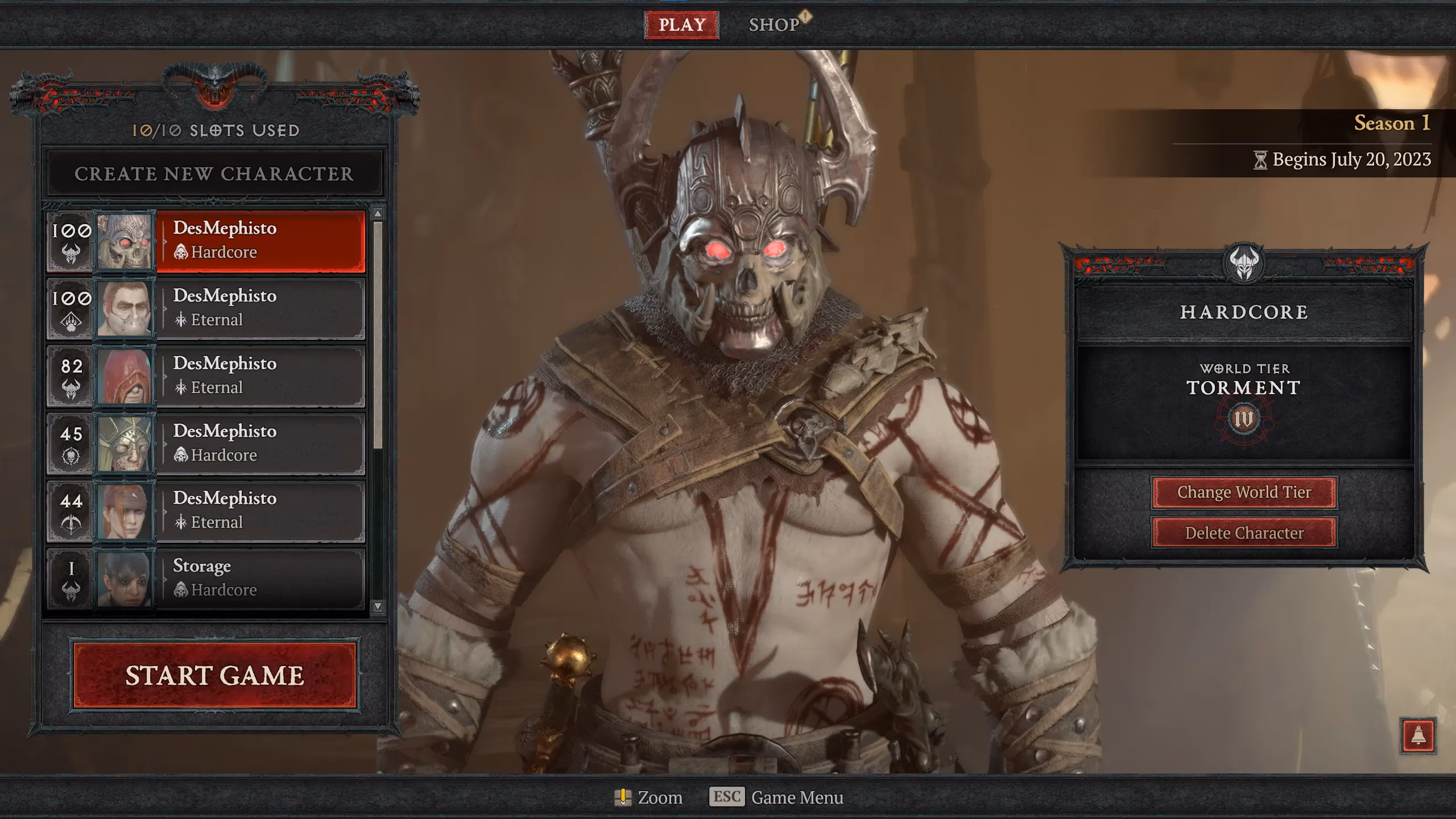Viewport: 1456px width, 819px height.
Task: Click the level 44 character's portrait thumbnail
Action: point(125,511)
